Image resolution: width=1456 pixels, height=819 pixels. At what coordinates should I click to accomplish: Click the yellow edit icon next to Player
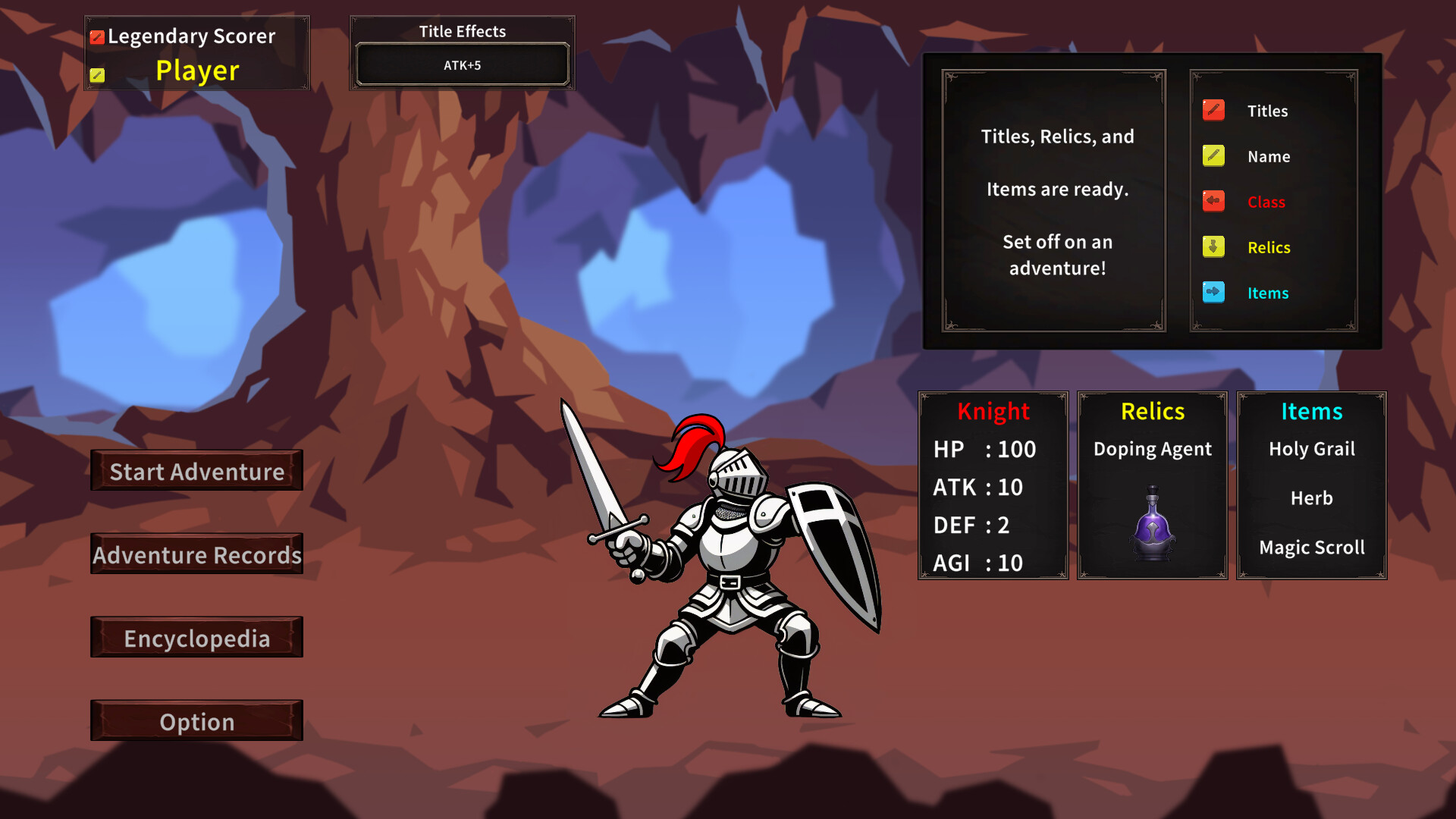point(98,75)
